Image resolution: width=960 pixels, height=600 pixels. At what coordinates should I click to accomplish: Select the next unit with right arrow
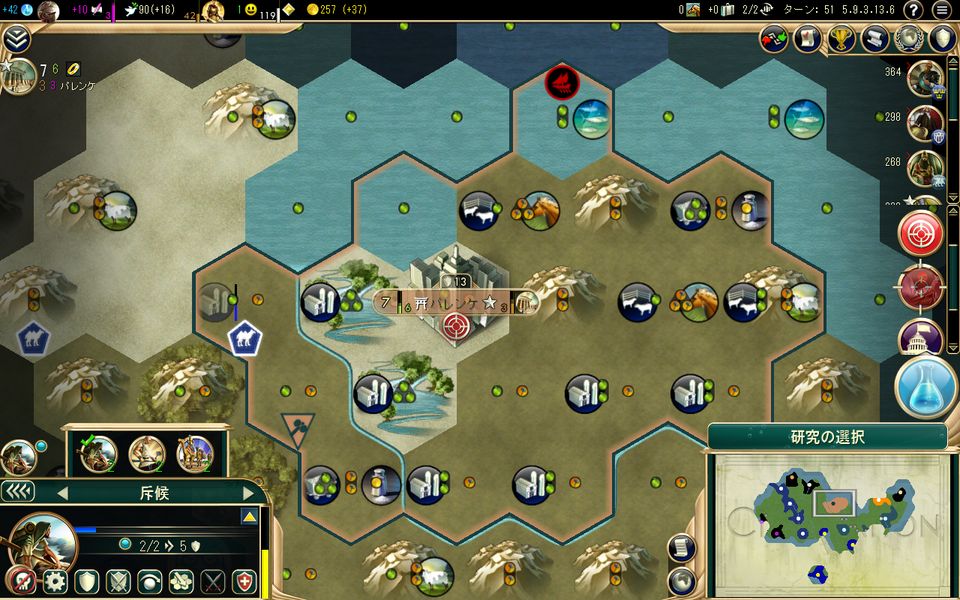tap(246, 492)
